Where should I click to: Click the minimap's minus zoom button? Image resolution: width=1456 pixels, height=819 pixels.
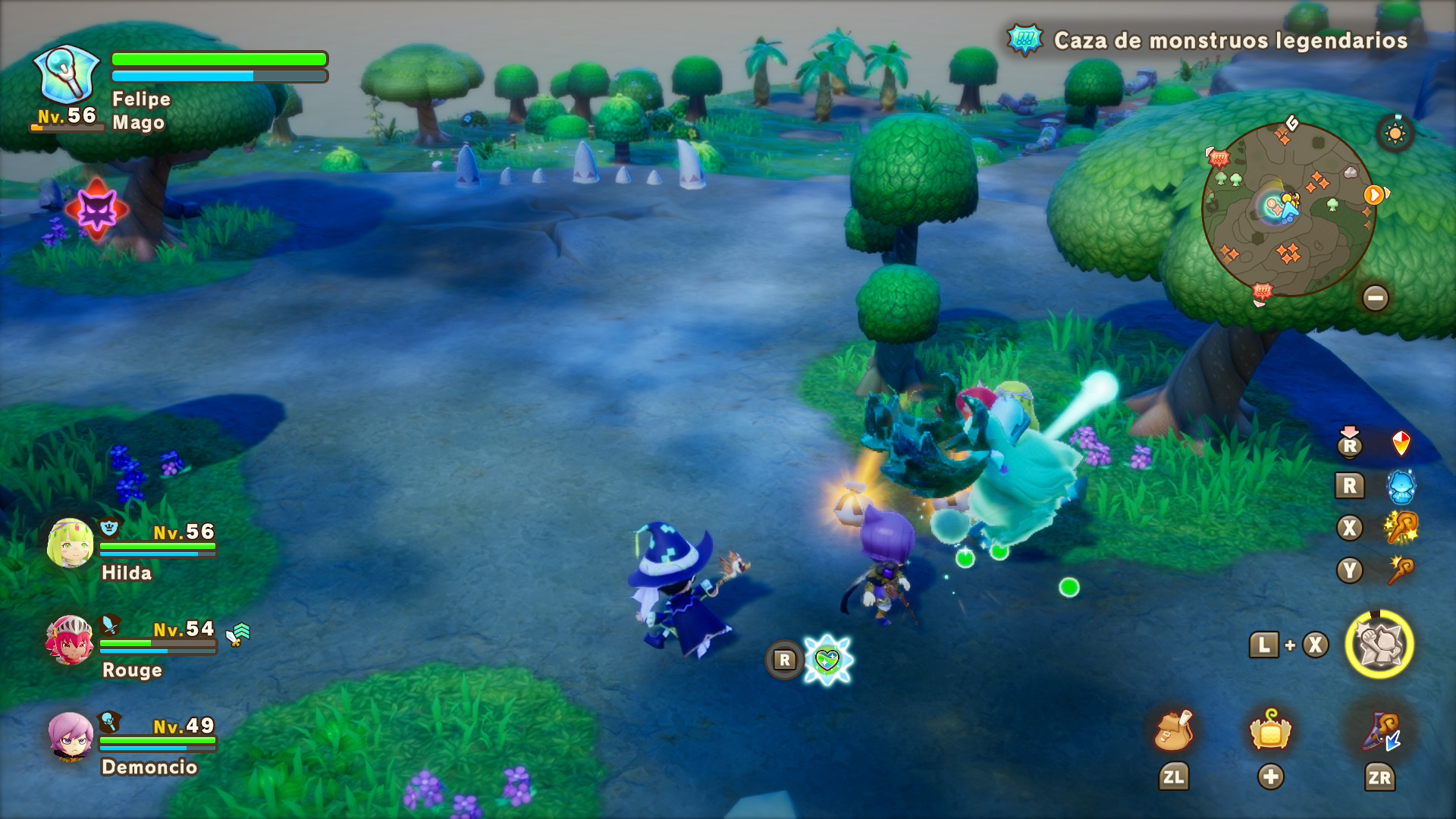point(1375,297)
